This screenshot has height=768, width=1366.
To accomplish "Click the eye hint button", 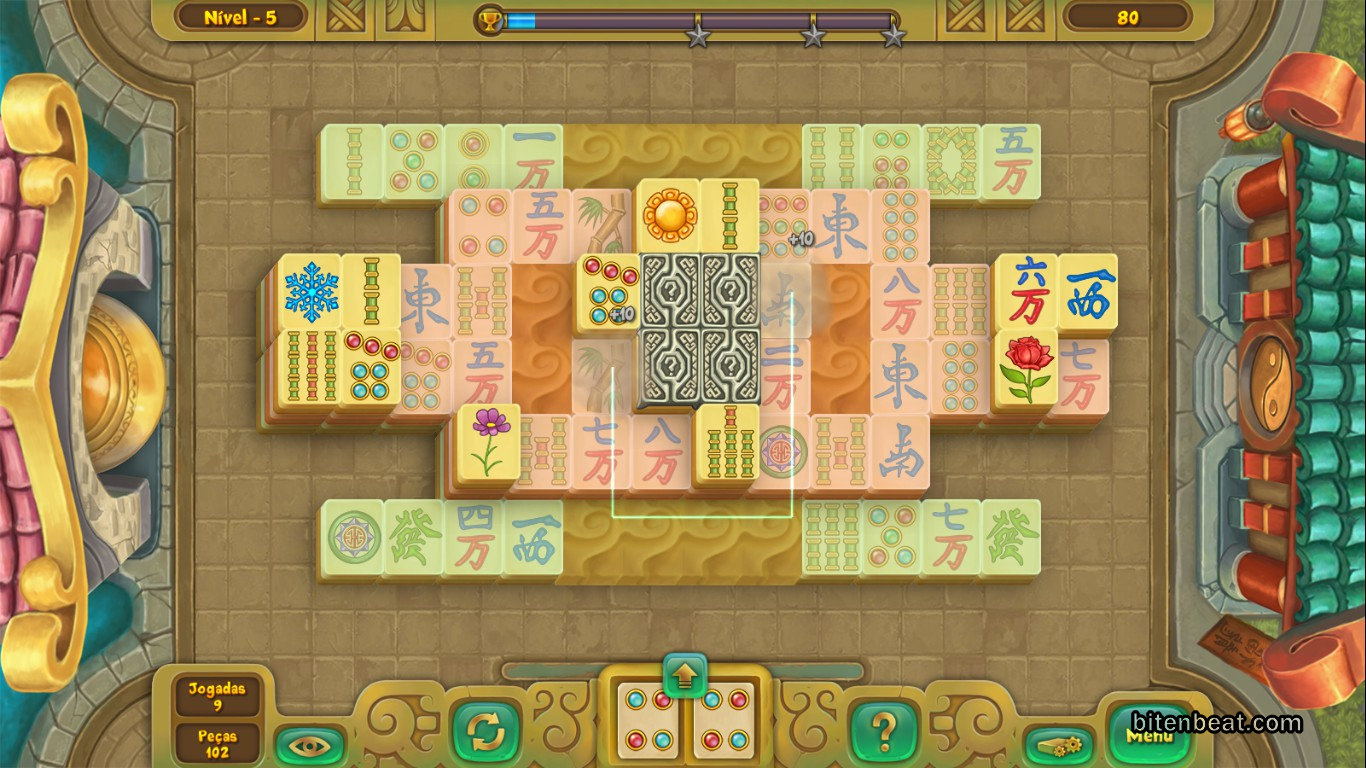I will point(310,744).
